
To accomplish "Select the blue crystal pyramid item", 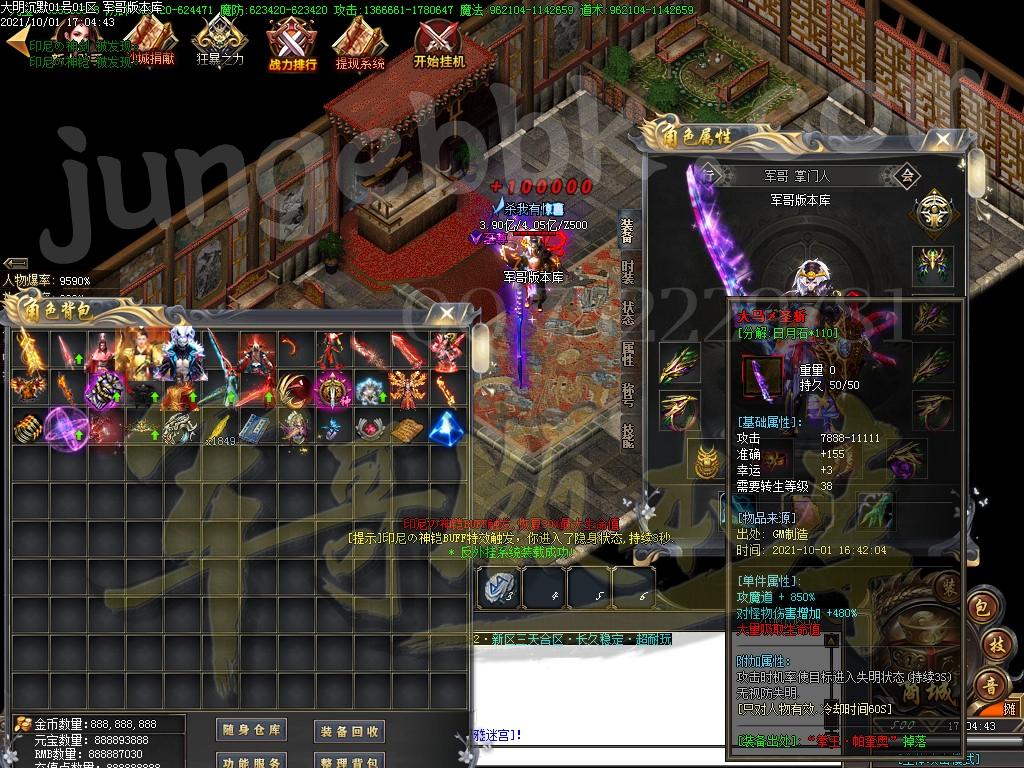I will tap(447, 427).
